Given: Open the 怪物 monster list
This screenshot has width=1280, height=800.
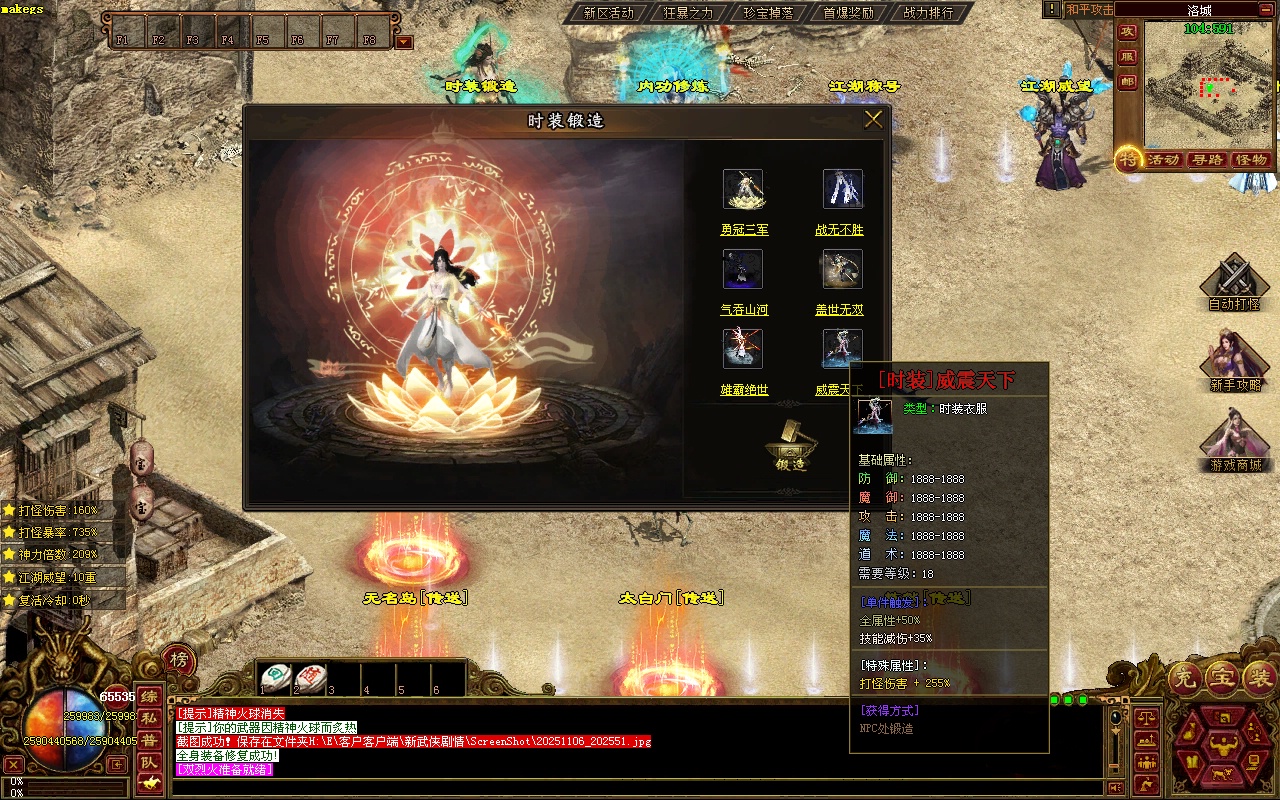Looking at the screenshot, I should click(1252, 160).
